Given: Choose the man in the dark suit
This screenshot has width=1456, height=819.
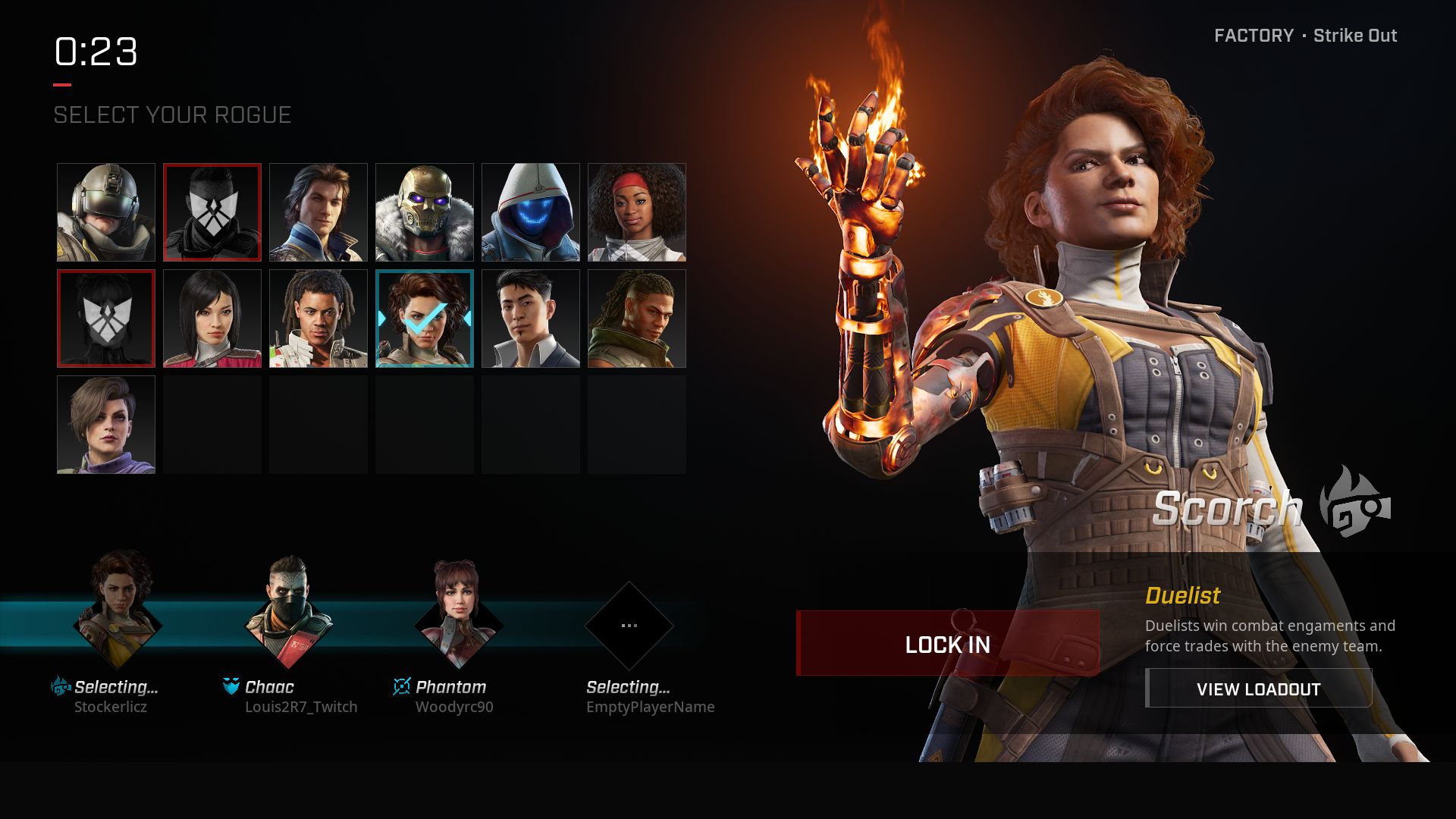Looking at the screenshot, I should 531,318.
